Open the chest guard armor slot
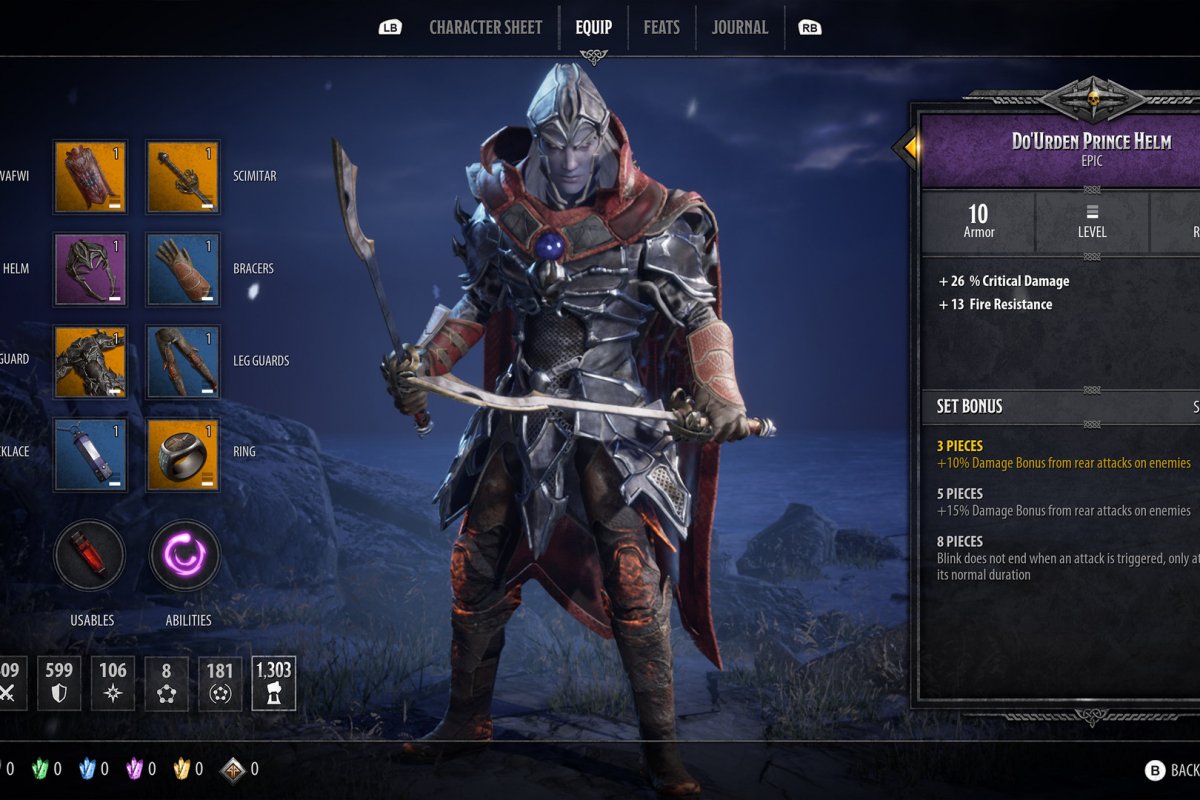Viewport: 1200px width, 800px height. [90, 361]
